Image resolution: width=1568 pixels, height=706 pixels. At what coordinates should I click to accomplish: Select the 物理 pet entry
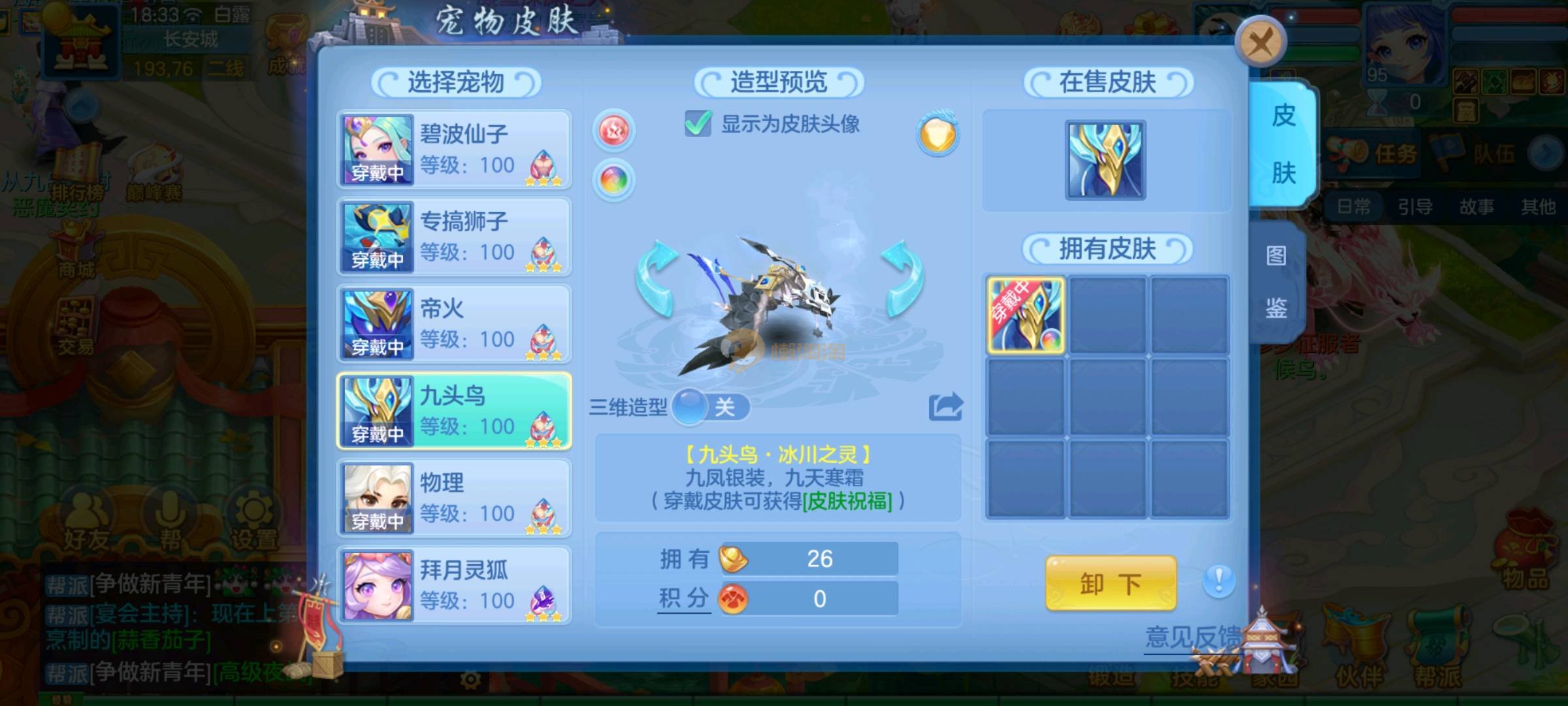(454, 498)
